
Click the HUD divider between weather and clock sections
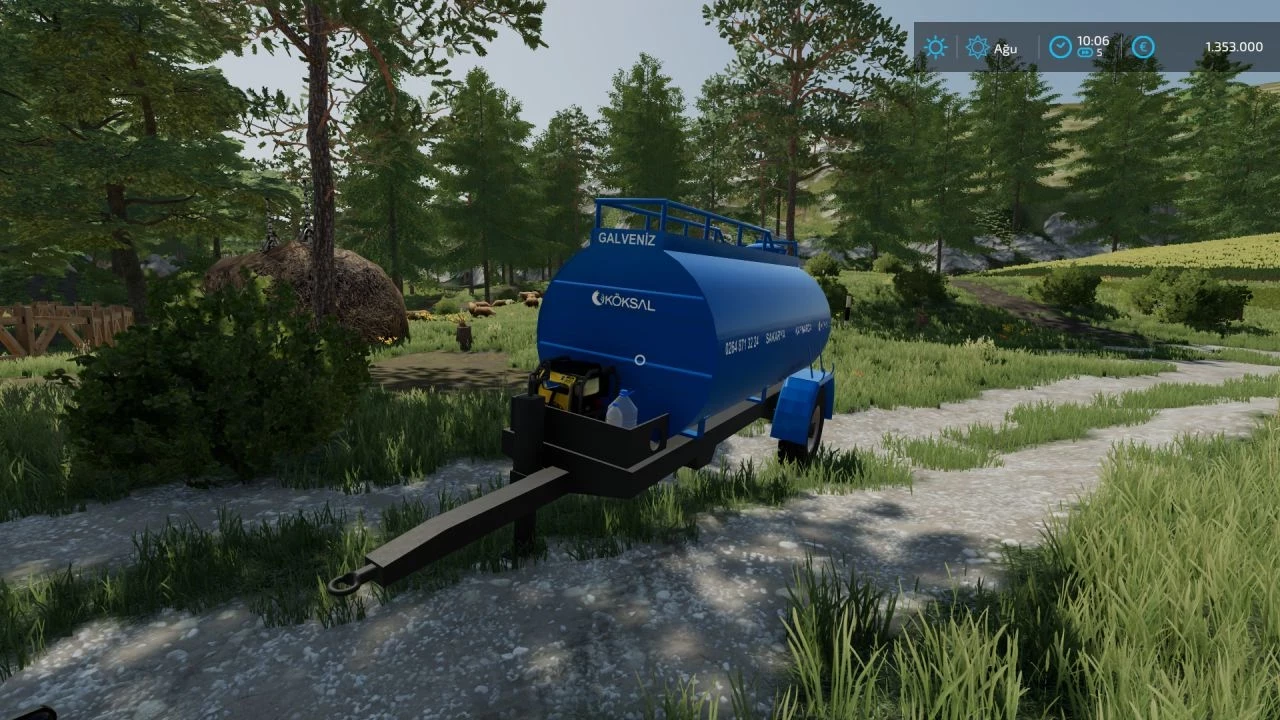point(1040,47)
